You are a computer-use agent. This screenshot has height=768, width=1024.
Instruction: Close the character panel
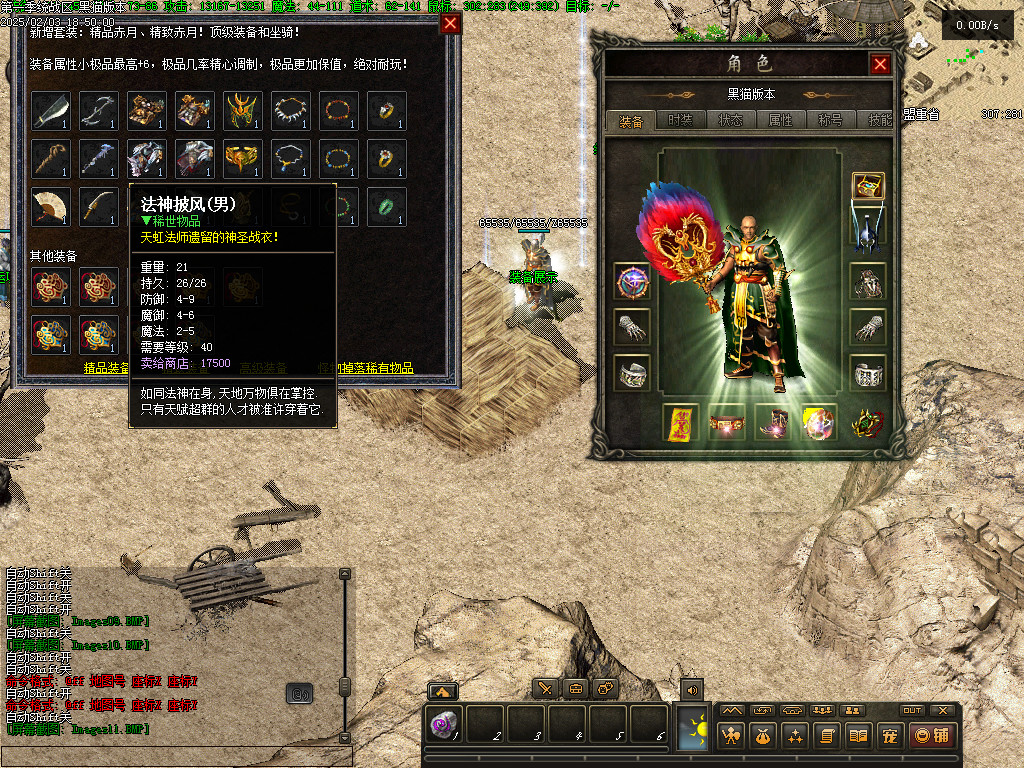point(880,65)
